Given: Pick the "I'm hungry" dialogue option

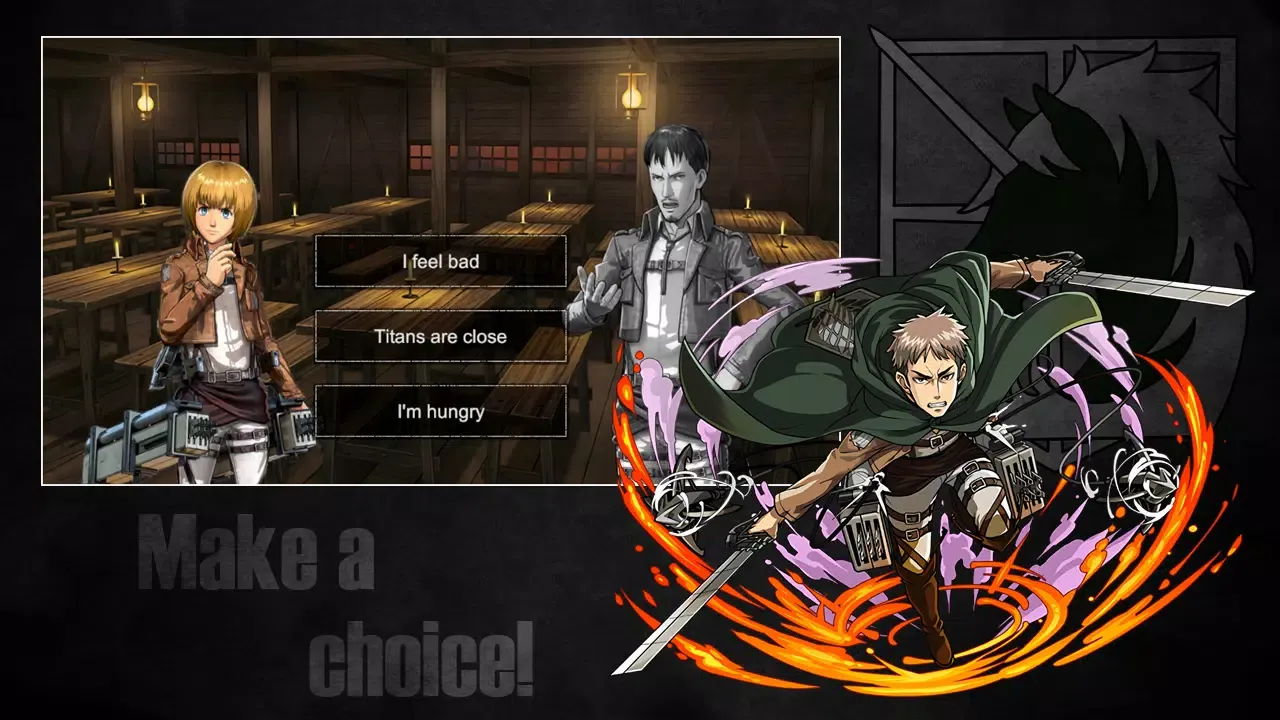Looking at the screenshot, I should pos(440,412).
